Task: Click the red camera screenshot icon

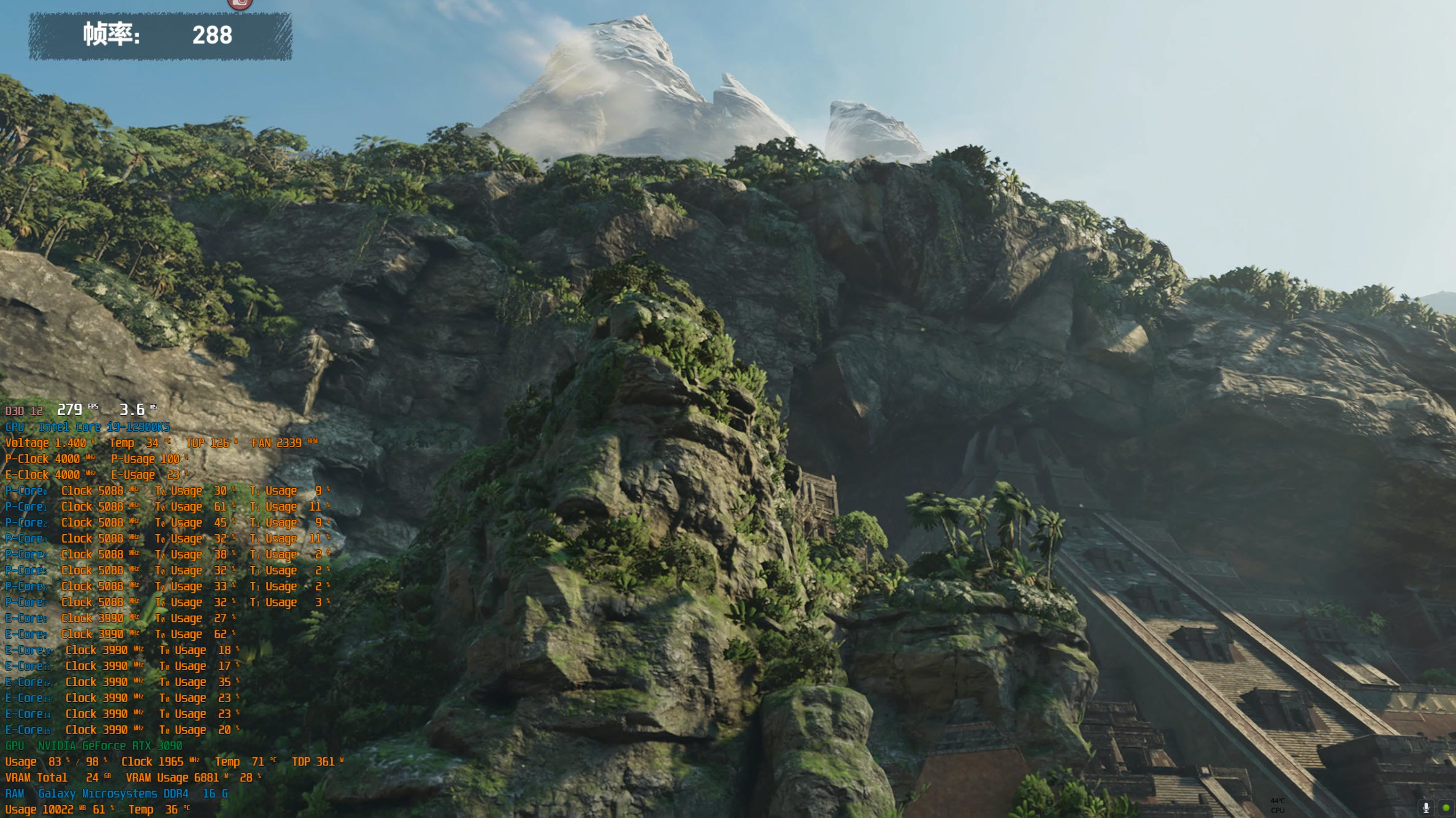Action: (x=240, y=4)
